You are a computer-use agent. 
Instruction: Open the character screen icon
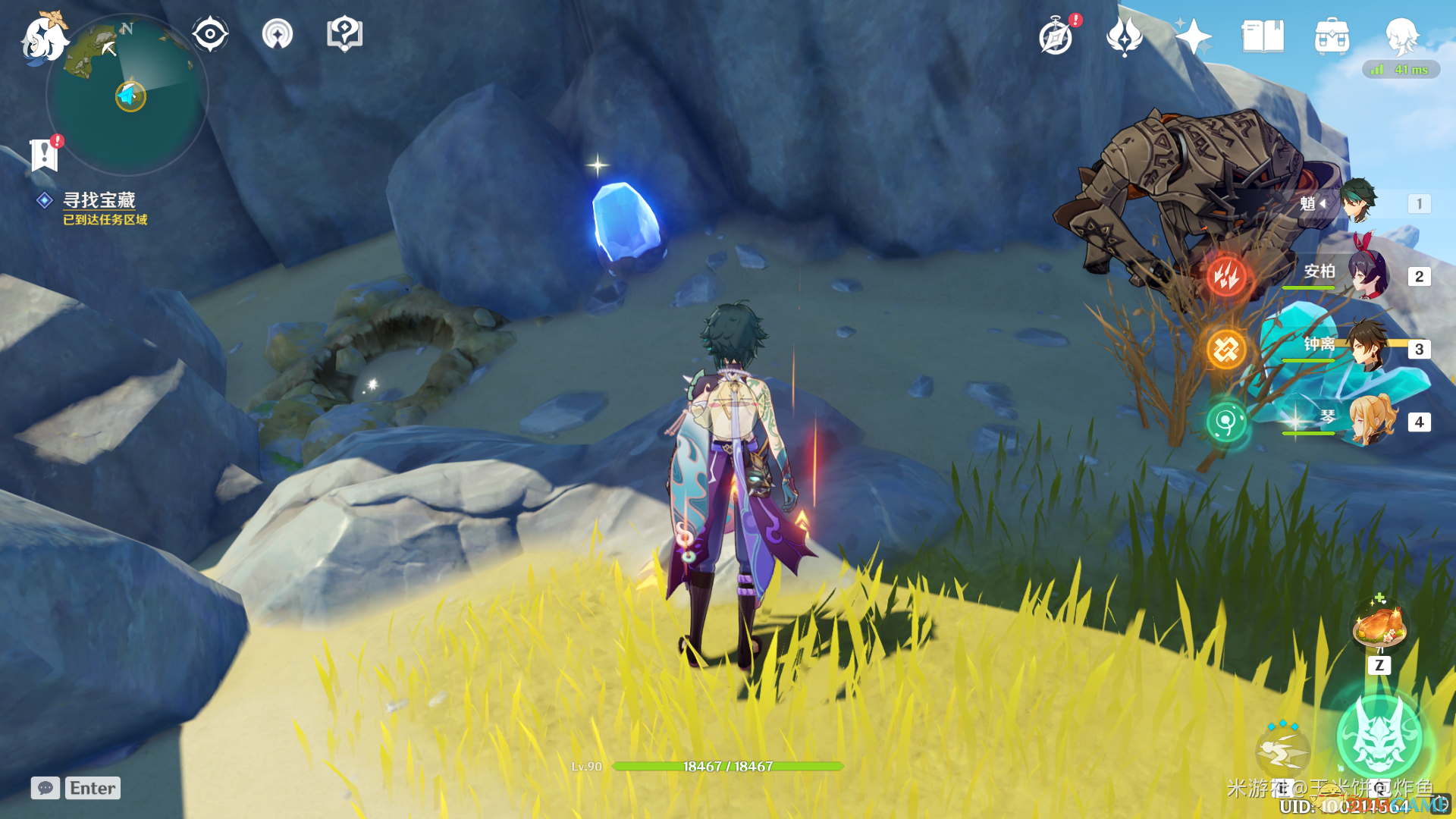point(1401,35)
